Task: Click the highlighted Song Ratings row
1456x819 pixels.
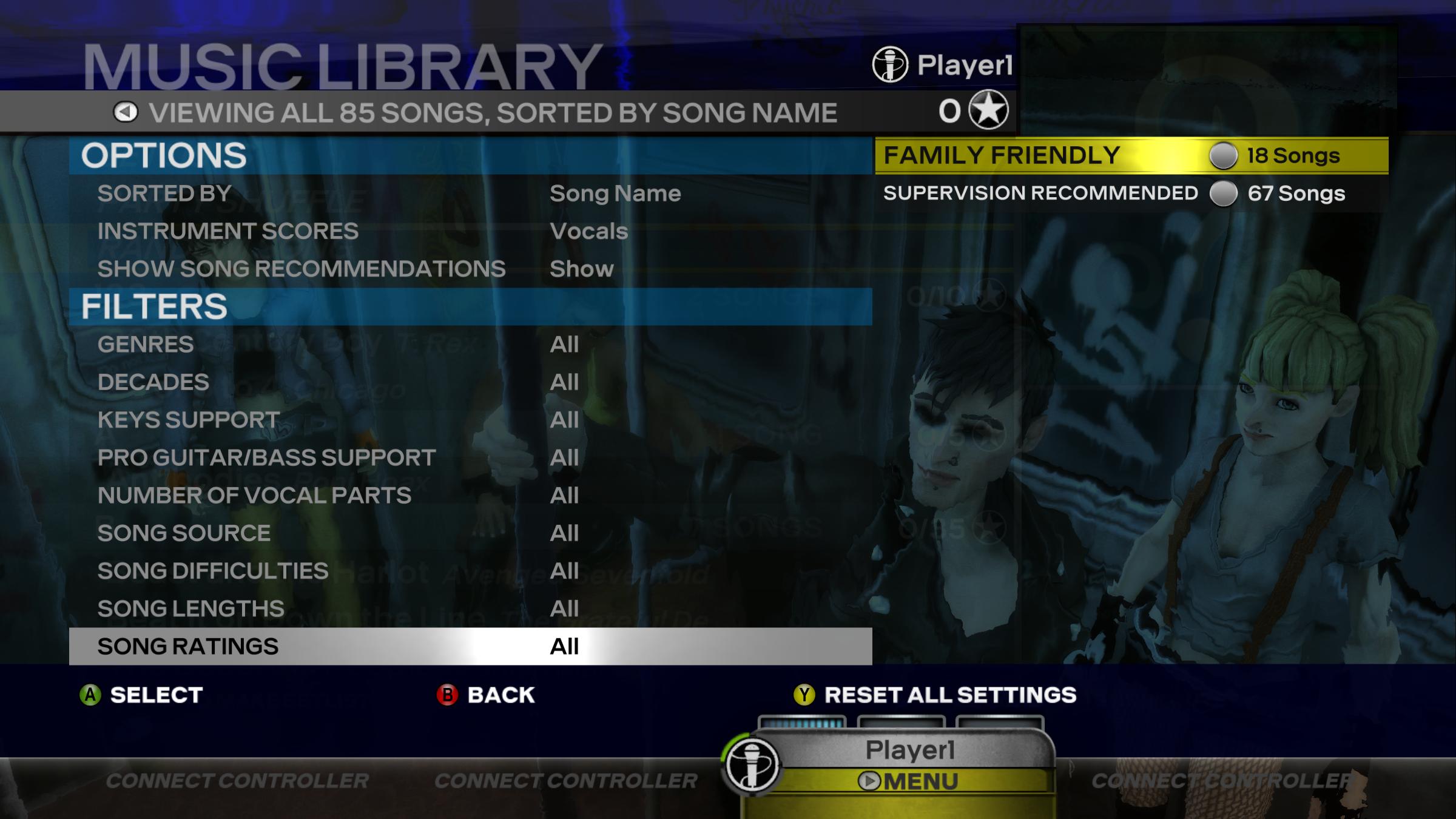Action: [x=470, y=646]
